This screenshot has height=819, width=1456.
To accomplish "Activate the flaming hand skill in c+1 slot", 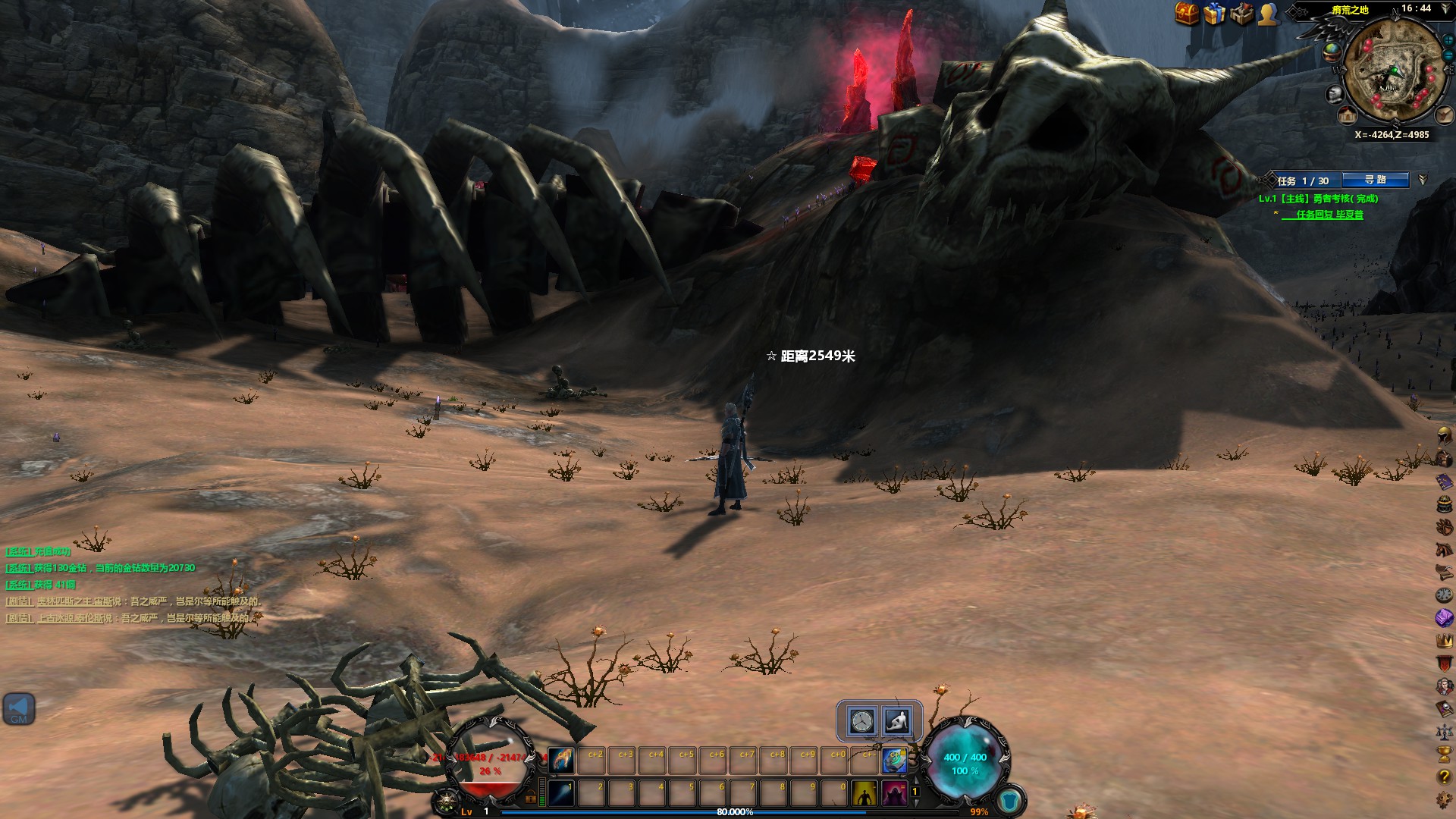I will pos(561,759).
